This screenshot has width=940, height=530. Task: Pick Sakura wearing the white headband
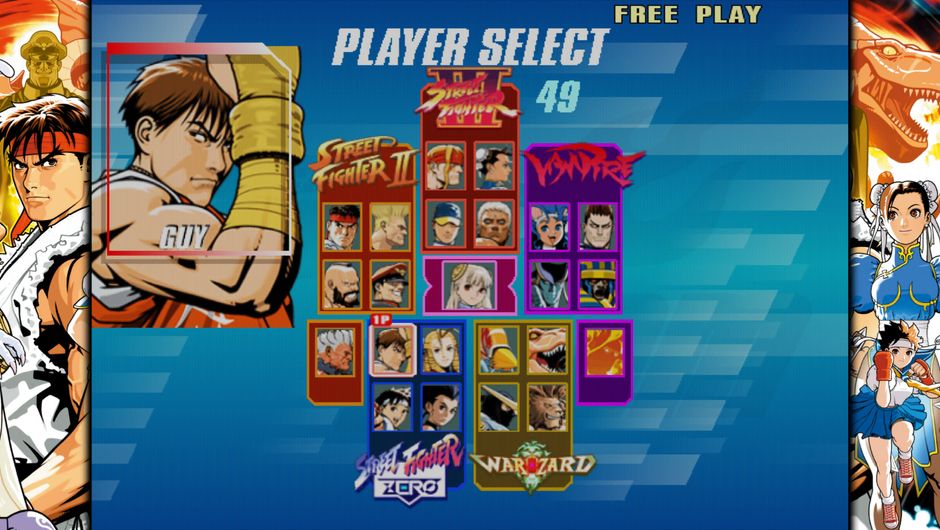tap(392, 406)
